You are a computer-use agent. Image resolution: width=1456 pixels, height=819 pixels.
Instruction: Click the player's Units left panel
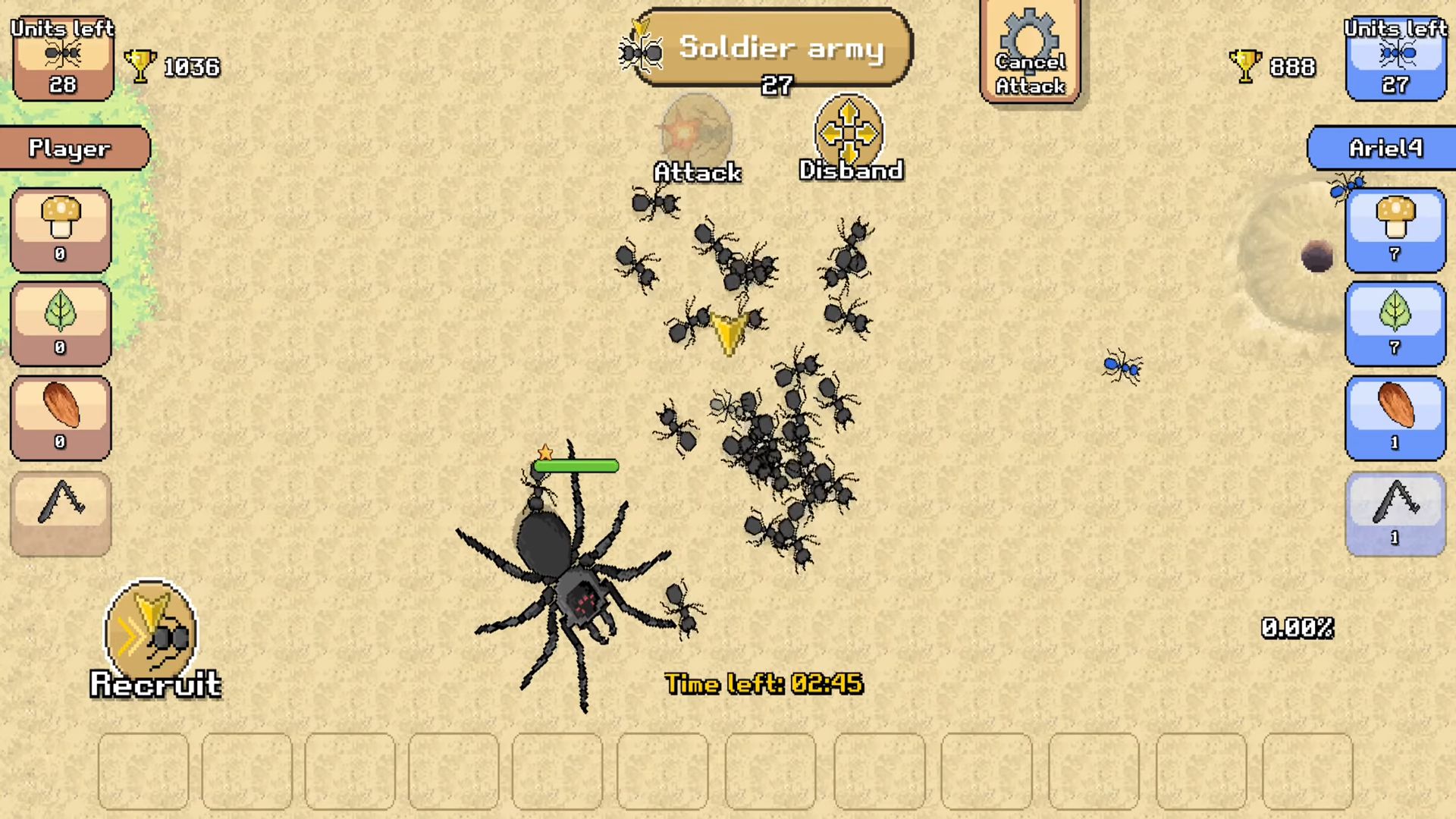click(61, 57)
